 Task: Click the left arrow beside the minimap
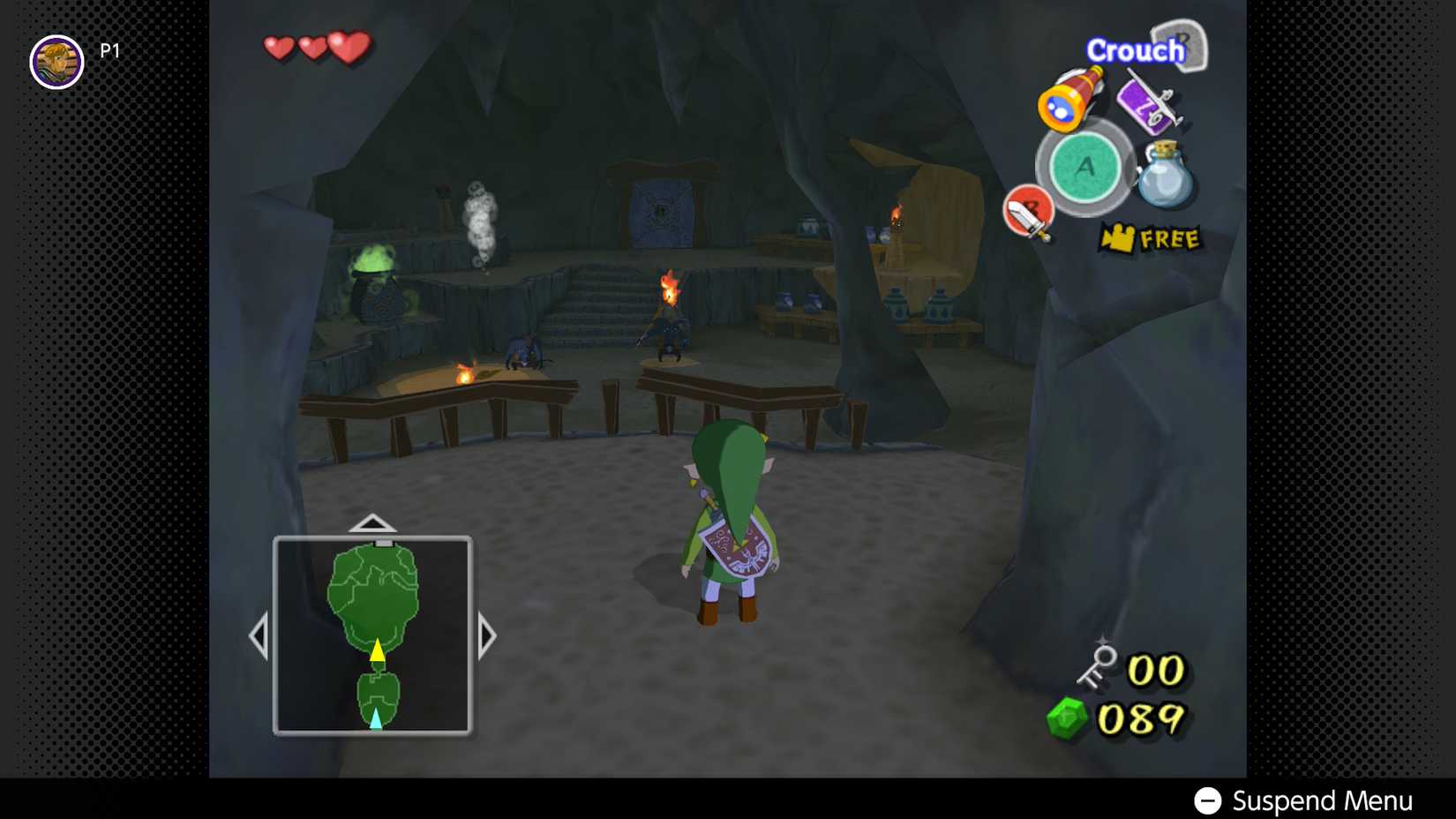260,633
